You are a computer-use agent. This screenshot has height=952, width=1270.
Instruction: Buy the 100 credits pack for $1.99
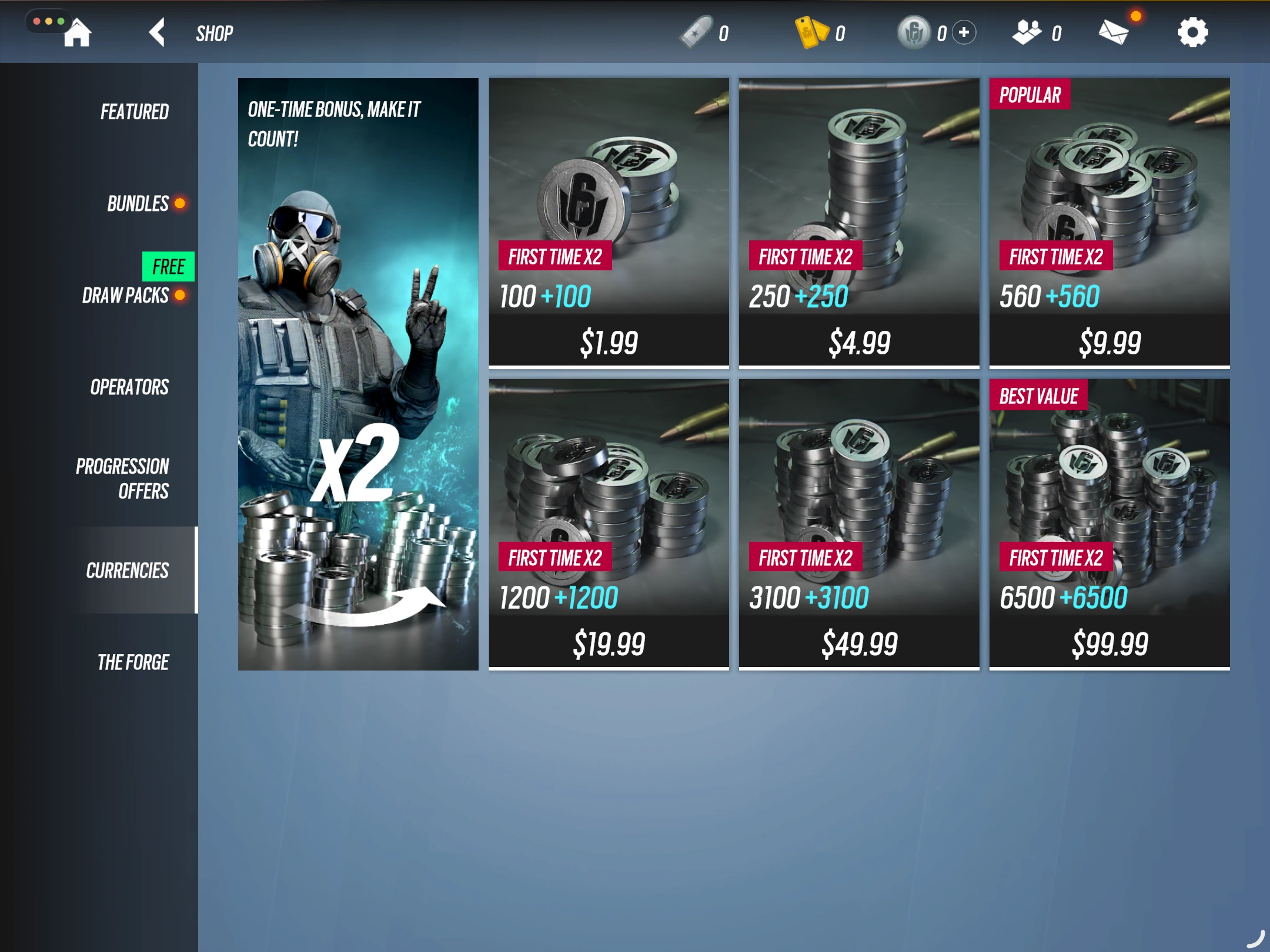point(609,223)
